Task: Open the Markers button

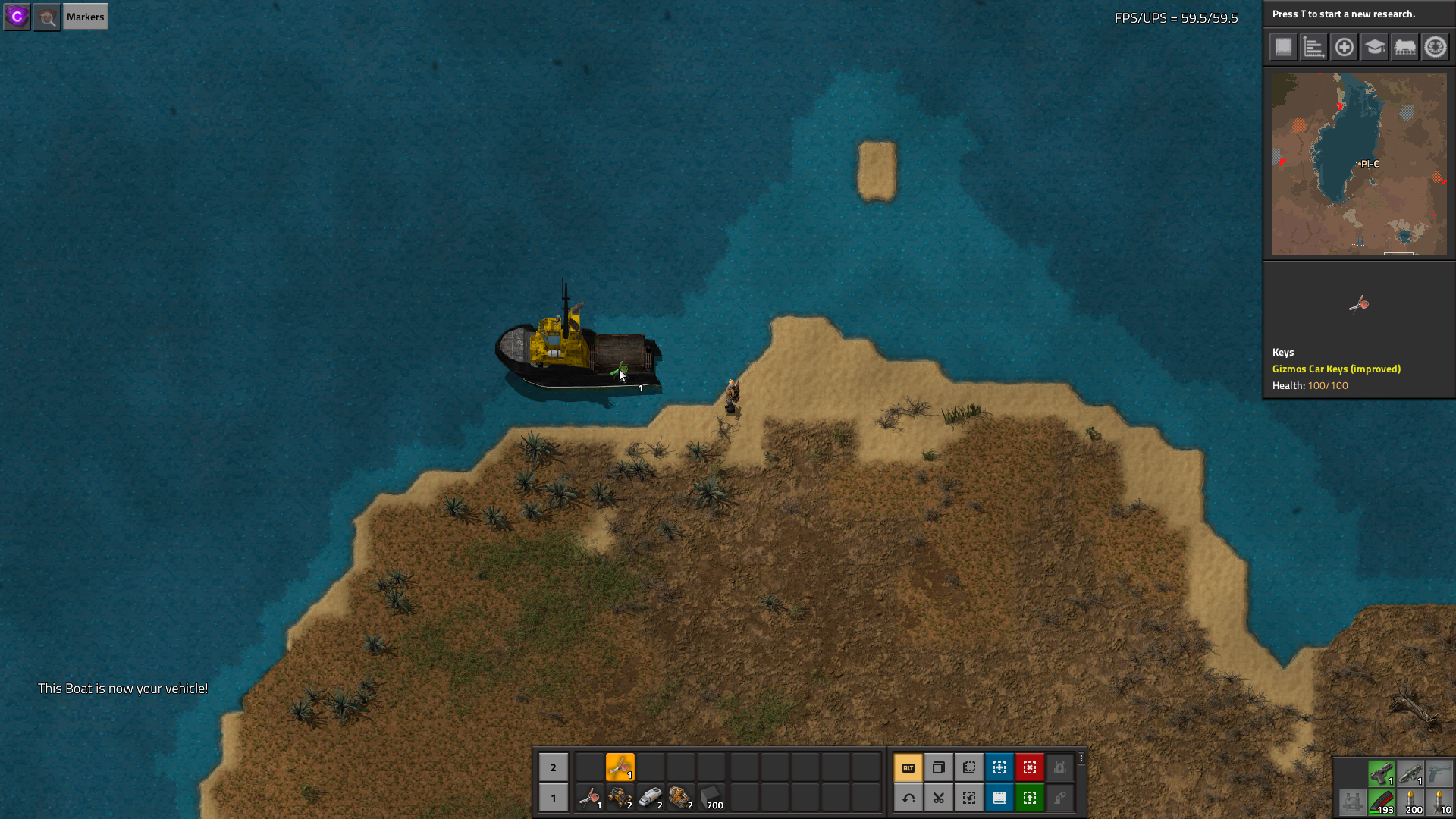Action: click(85, 17)
